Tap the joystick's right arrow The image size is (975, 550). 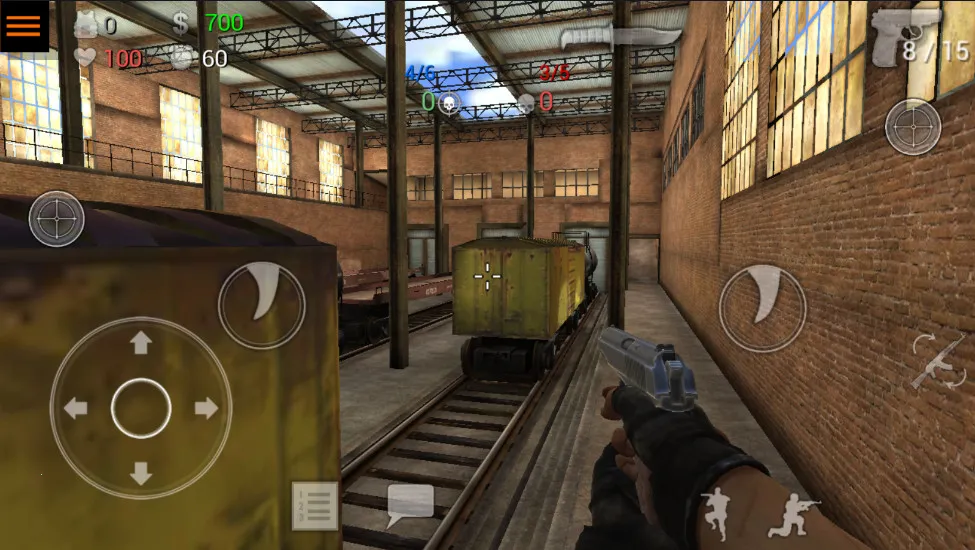coord(206,408)
